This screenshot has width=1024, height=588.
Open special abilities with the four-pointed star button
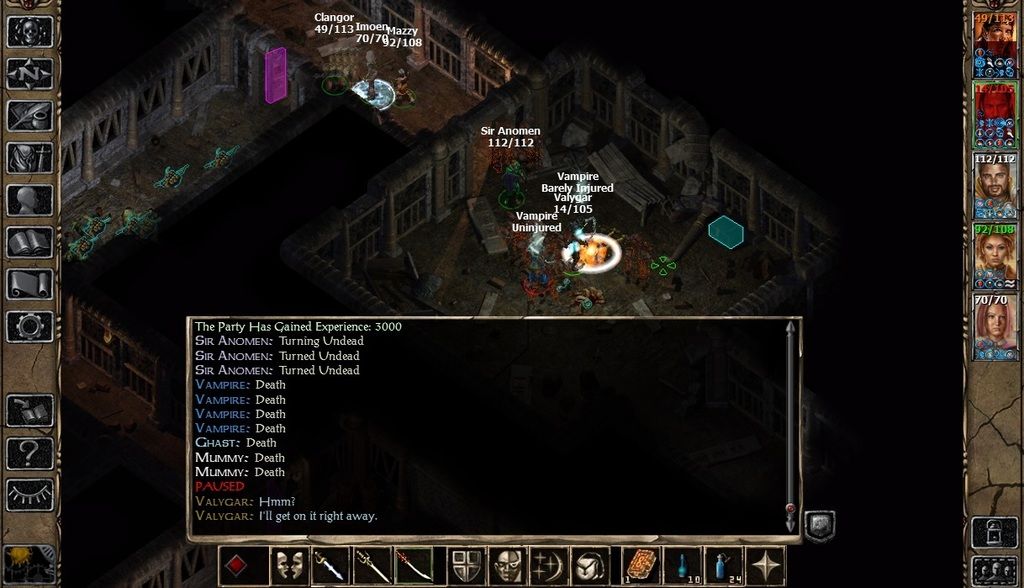click(765, 566)
